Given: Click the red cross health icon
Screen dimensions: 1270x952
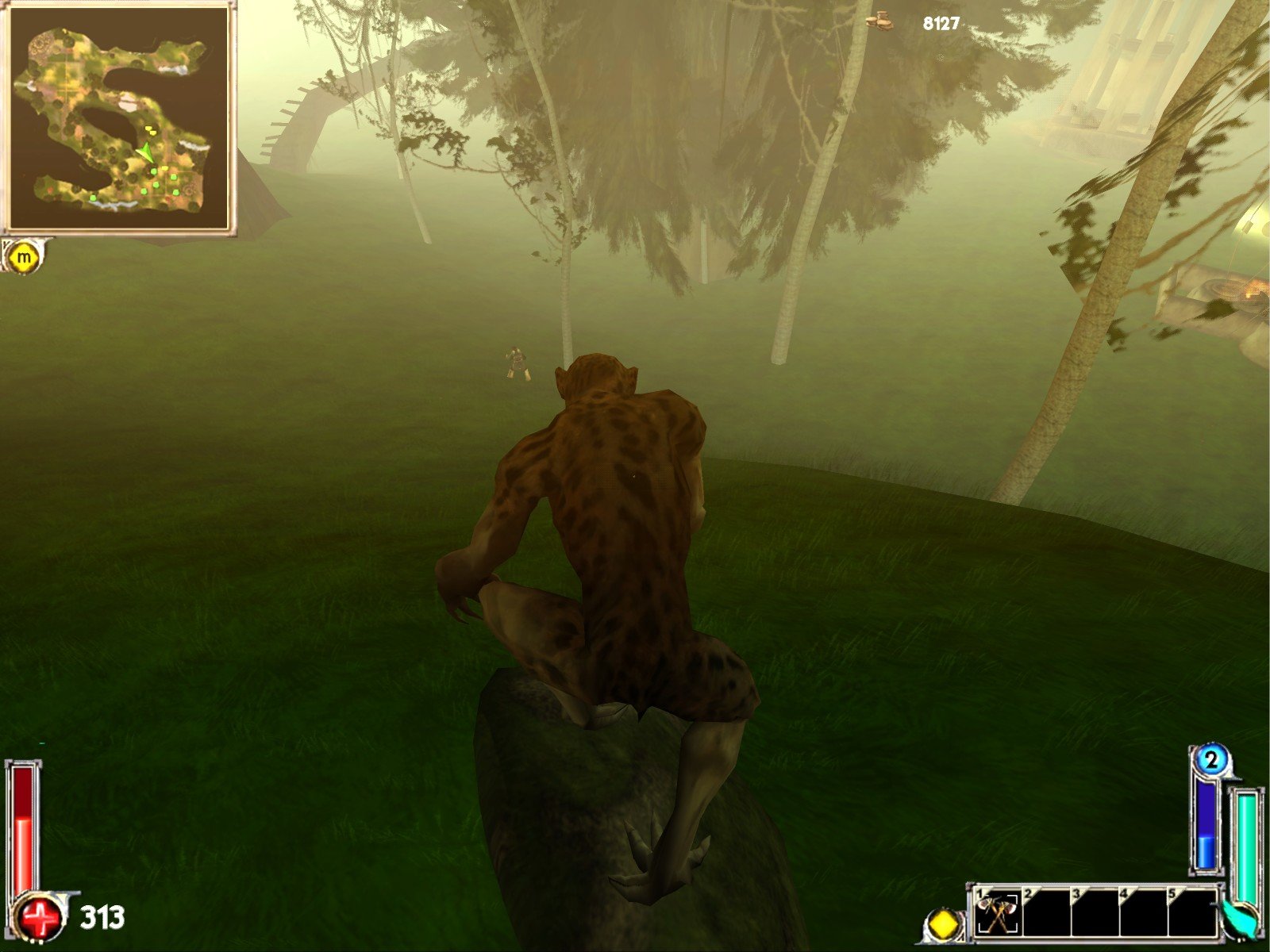Looking at the screenshot, I should (40, 920).
